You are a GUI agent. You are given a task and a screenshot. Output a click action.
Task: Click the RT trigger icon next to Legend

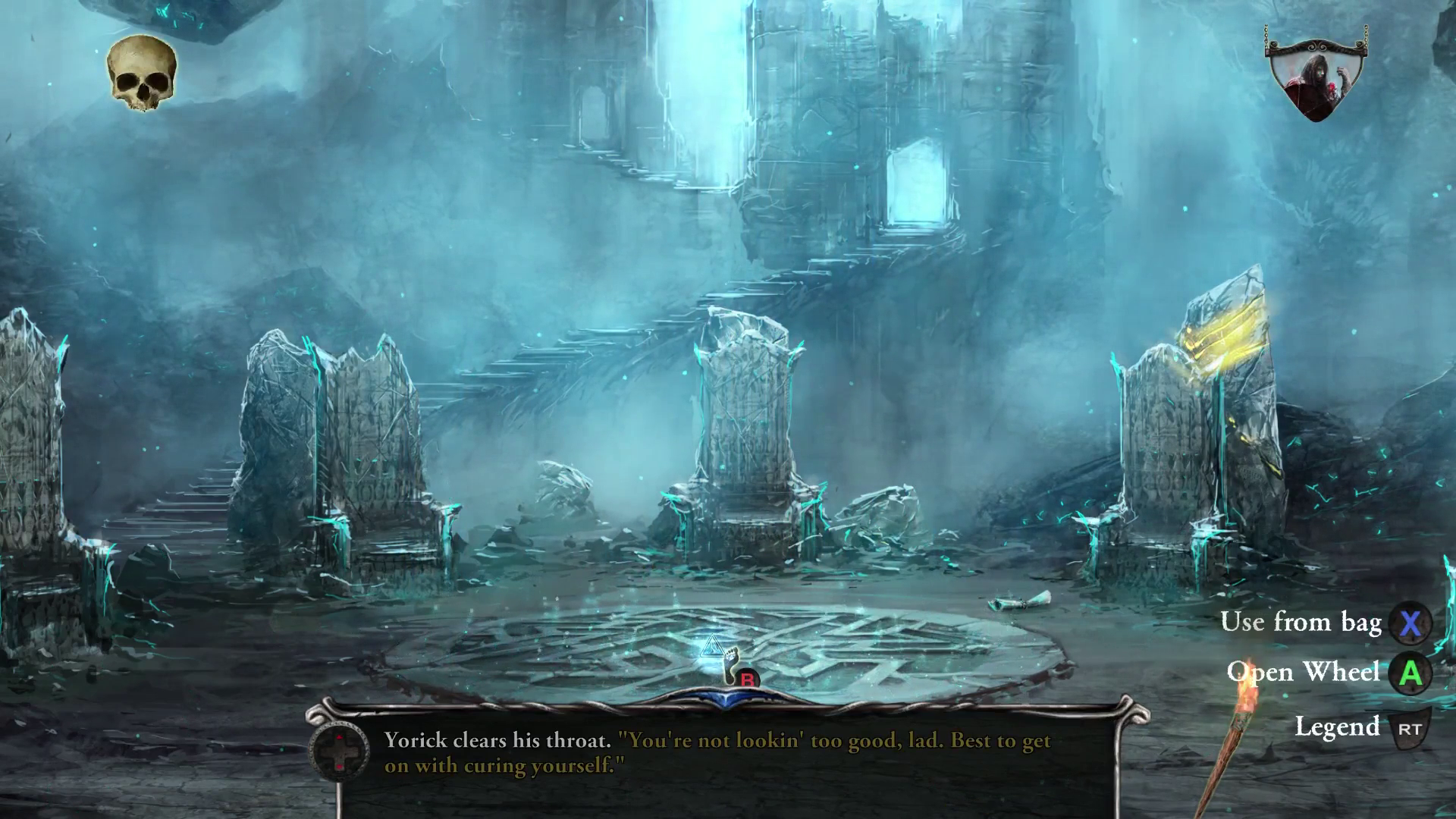[1410, 727]
